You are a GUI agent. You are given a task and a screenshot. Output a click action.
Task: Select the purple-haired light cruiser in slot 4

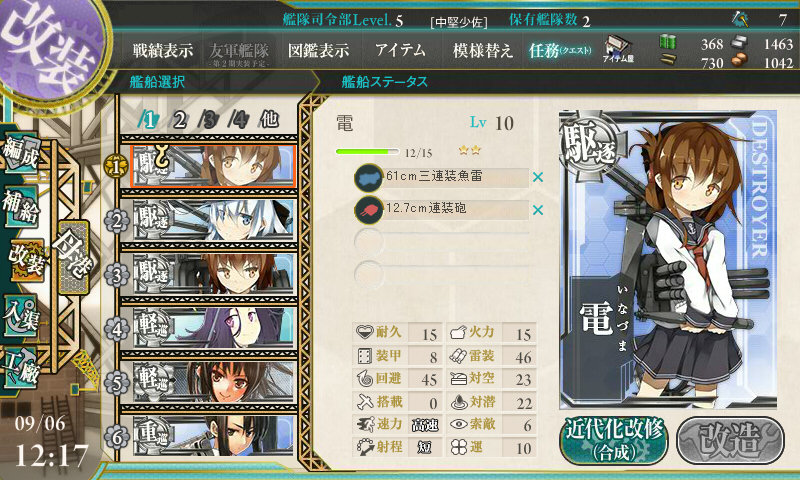click(x=210, y=326)
